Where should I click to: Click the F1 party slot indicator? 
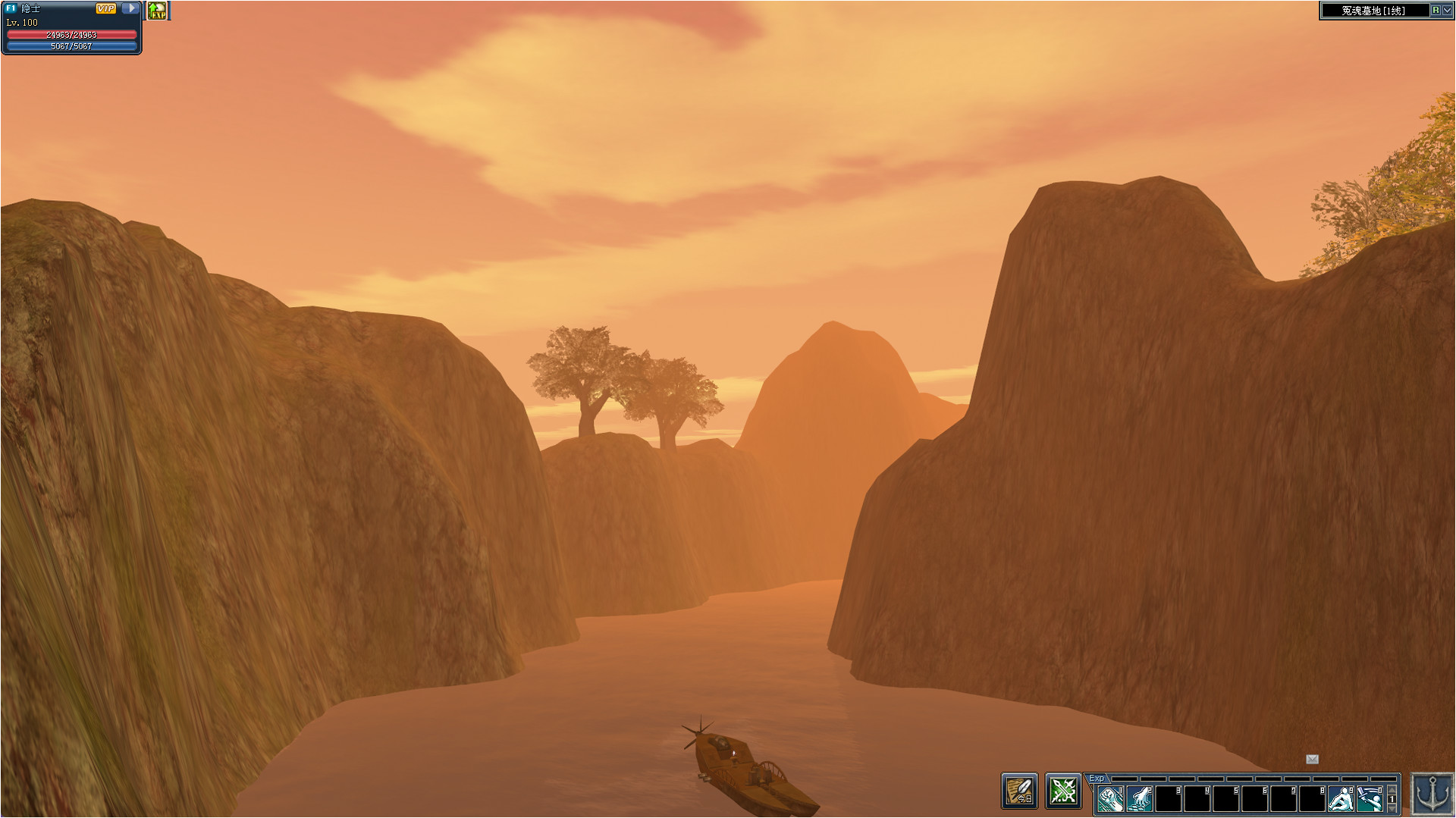(x=11, y=8)
